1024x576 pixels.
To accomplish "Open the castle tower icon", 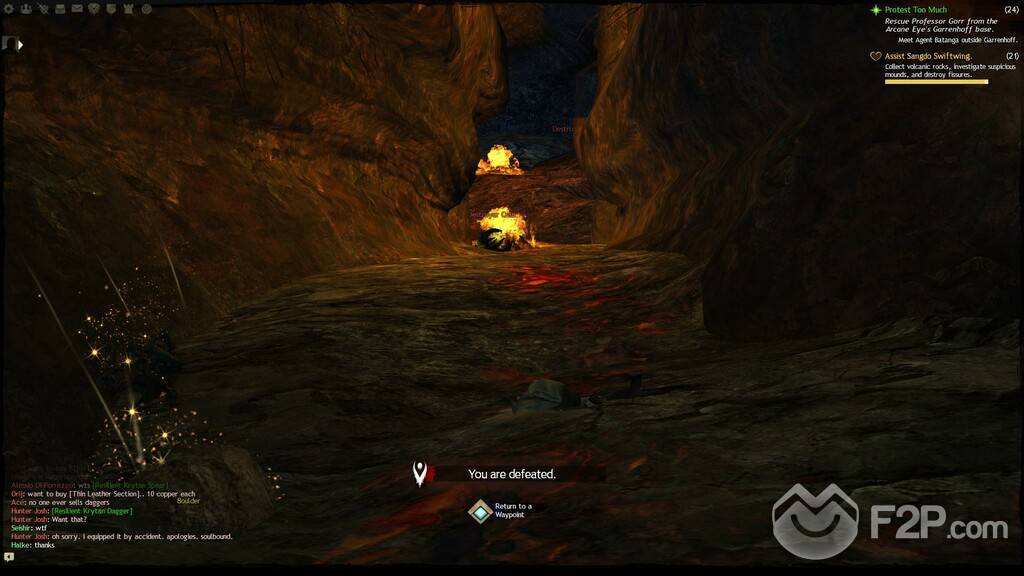I will (128, 9).
